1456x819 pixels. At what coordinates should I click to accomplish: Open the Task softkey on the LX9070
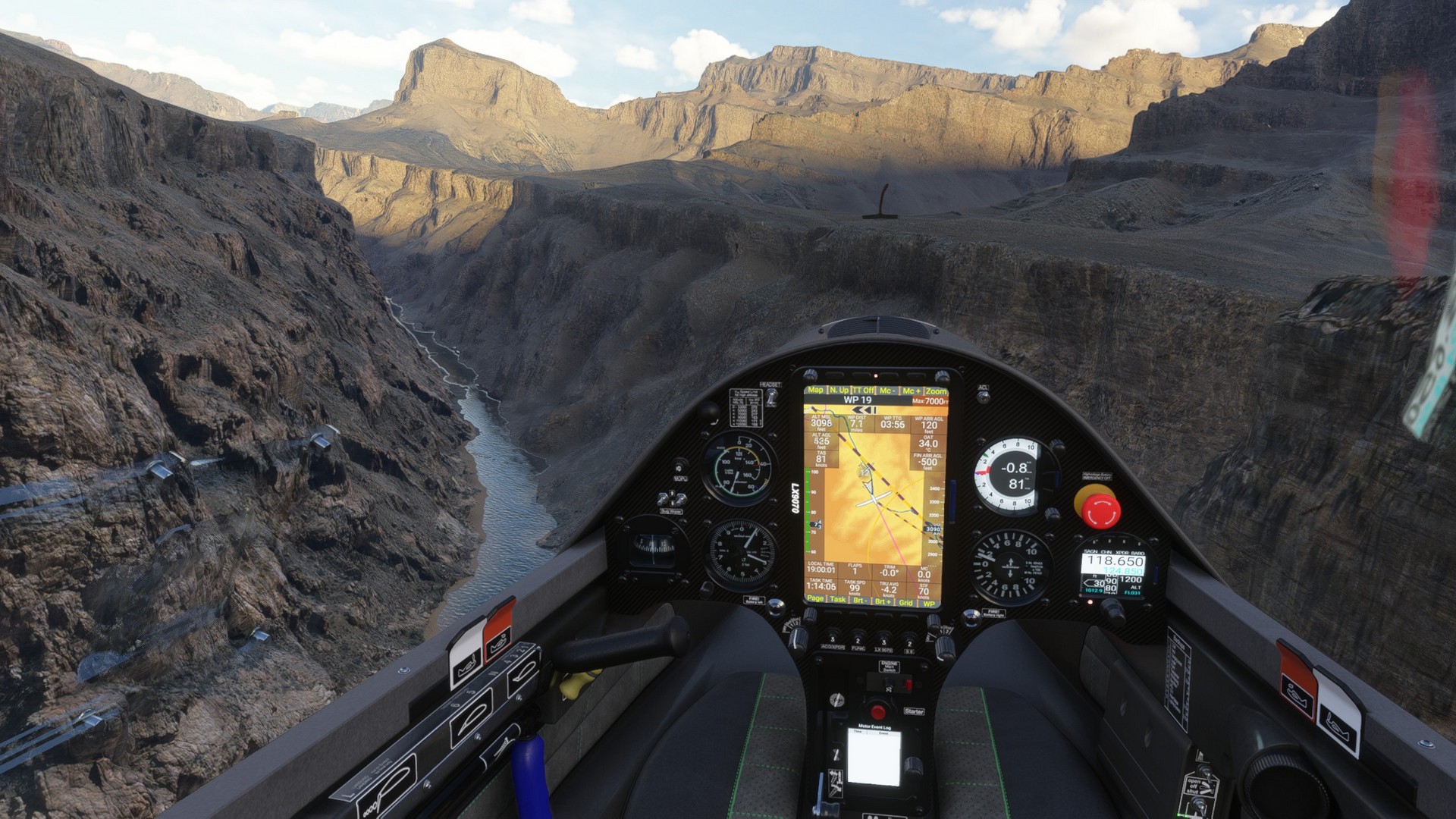tap(837, 599)
